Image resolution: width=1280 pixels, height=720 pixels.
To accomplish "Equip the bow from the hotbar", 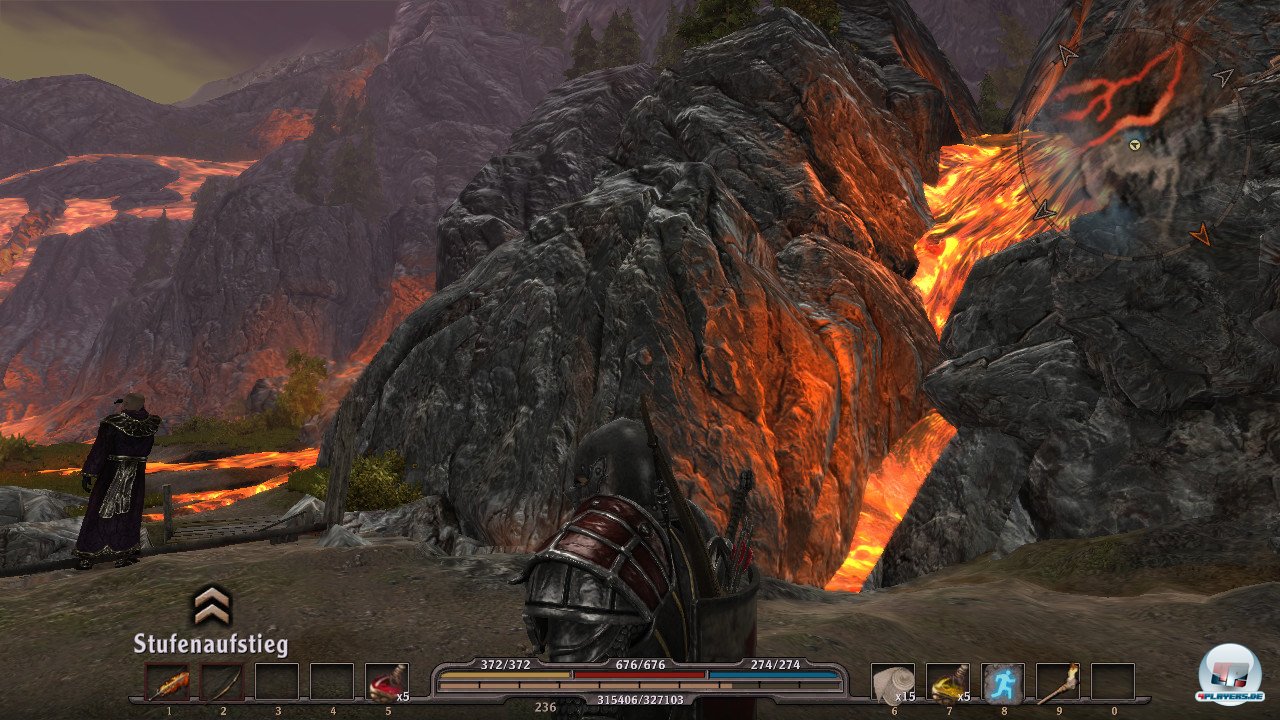I will tap(222, 682).
